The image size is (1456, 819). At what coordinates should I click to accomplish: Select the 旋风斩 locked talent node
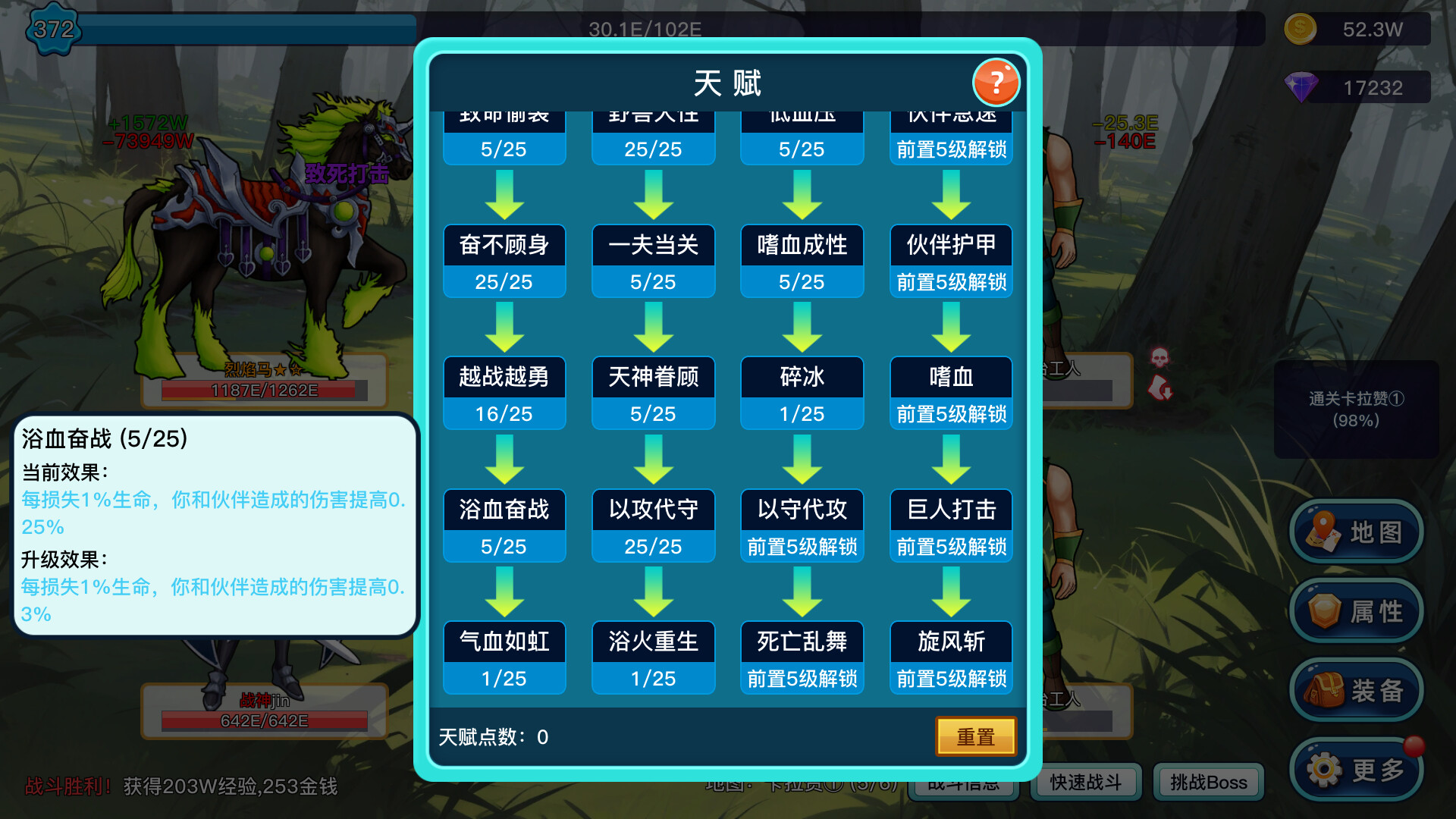pos(950,657)
